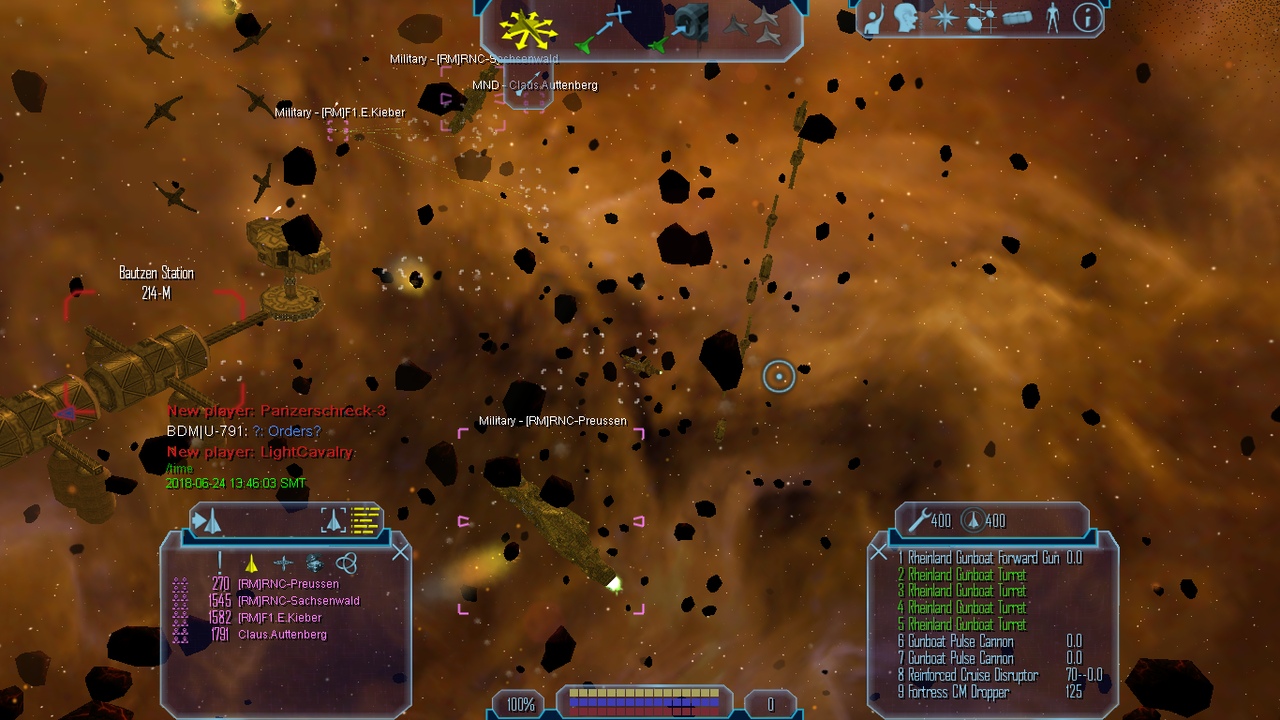
Task: Select [RM]RNC-Preussen in the contact list
Action: [x=288, y=584]
